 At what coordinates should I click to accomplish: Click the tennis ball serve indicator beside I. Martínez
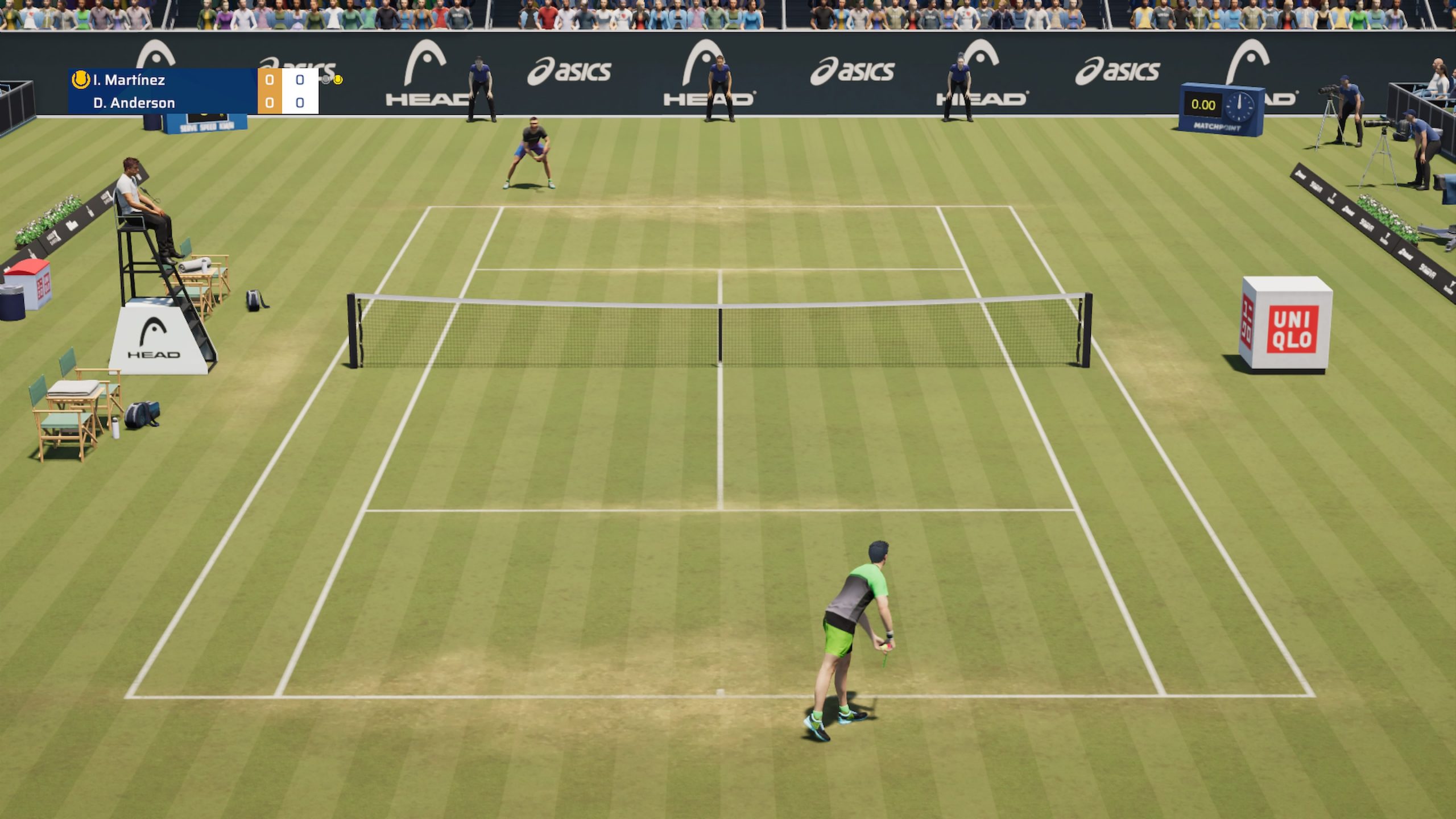pyautogui.click(x=80, y=80)
